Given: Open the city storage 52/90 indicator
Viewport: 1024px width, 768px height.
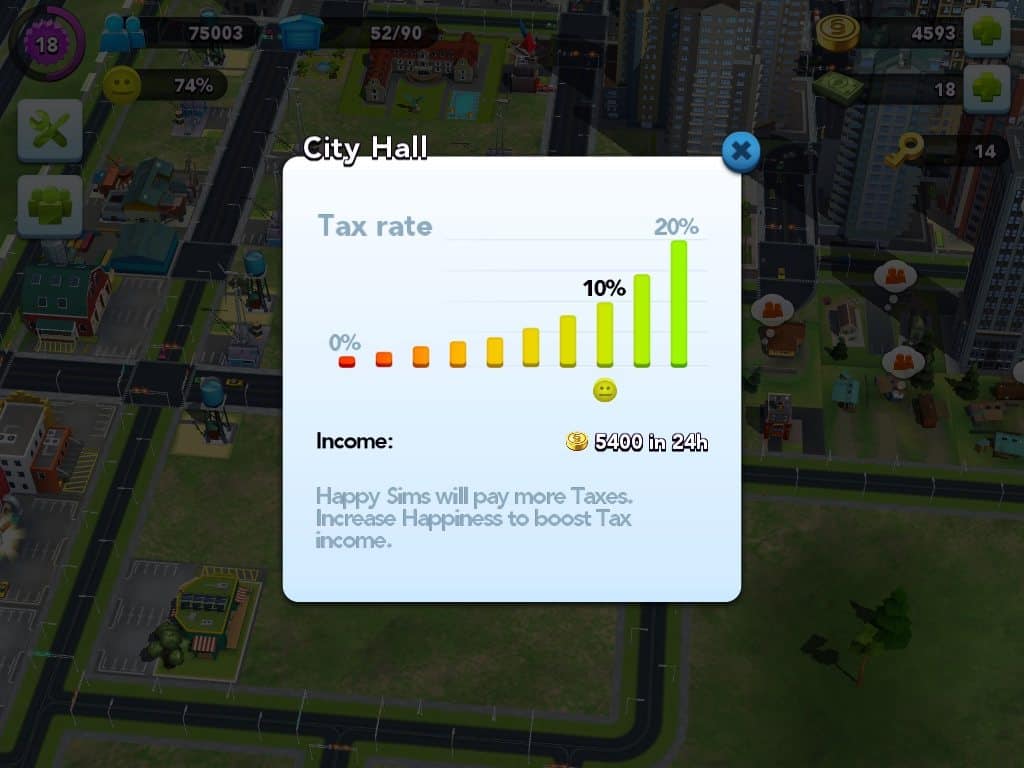Looking at the screenshot, I should point(301,32).
